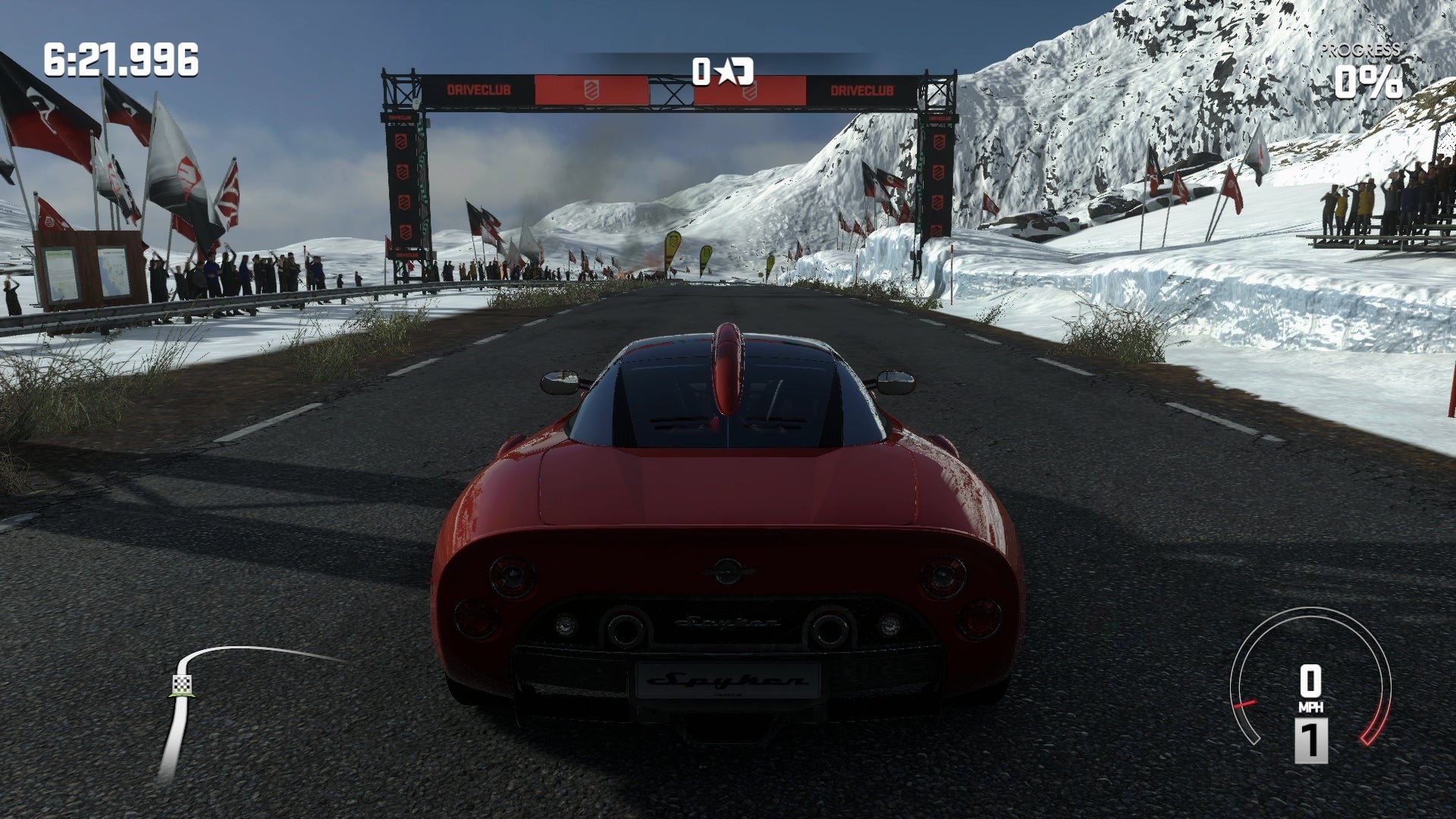Screen dimensions: 1456x819
Task: Select the checkered flag marker on minimap
Action: point(181,685)
